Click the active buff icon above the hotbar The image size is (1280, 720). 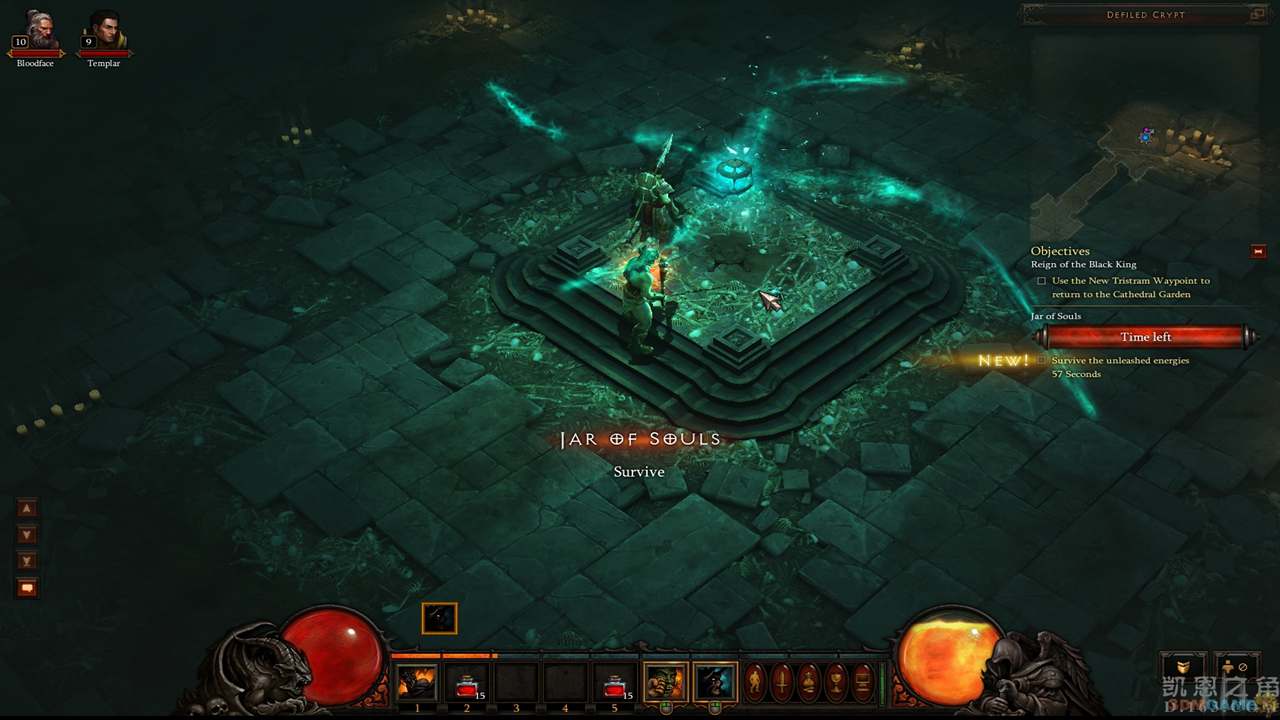pos(439,618)
